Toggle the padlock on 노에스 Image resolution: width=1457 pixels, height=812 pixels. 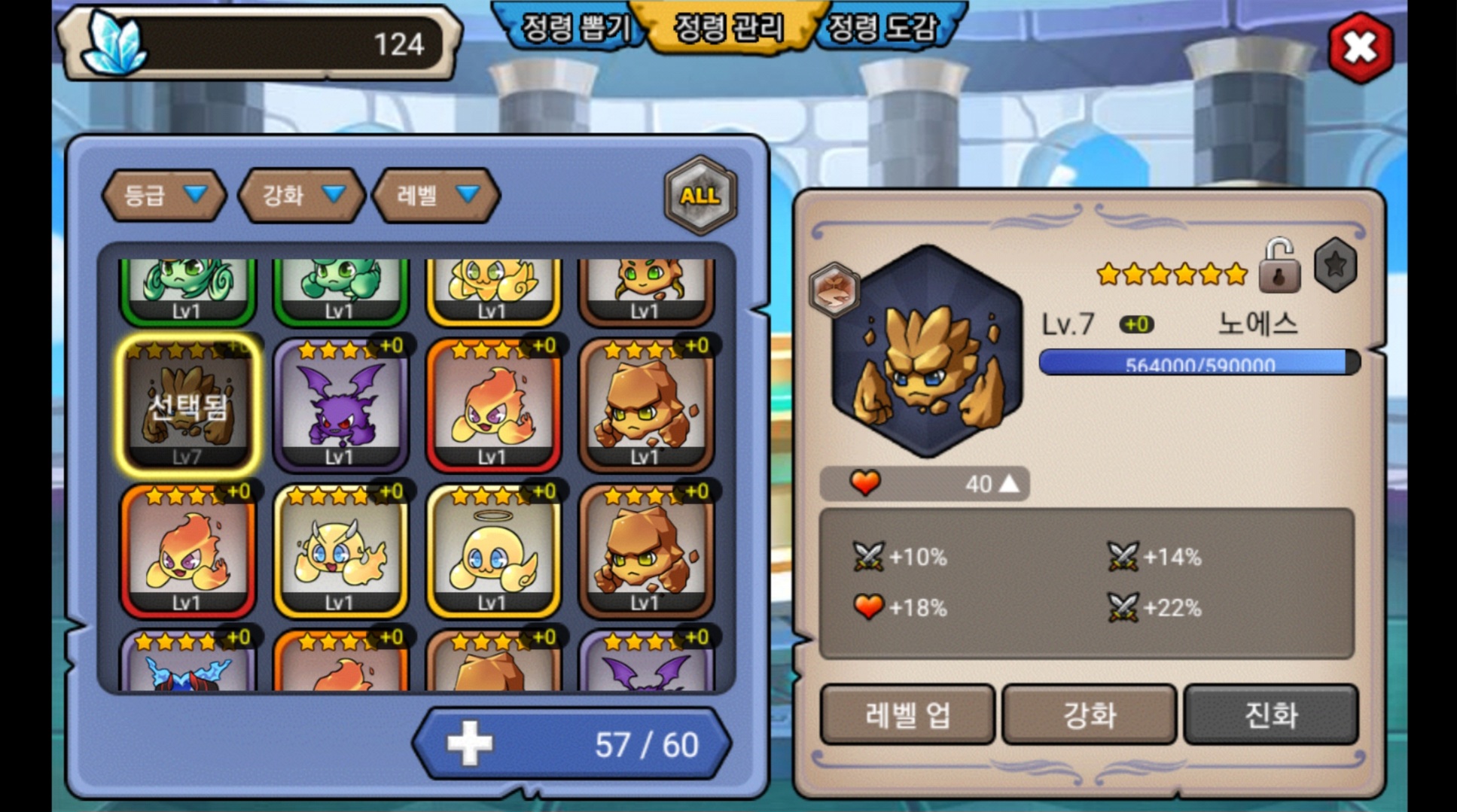pos(1279,266)
